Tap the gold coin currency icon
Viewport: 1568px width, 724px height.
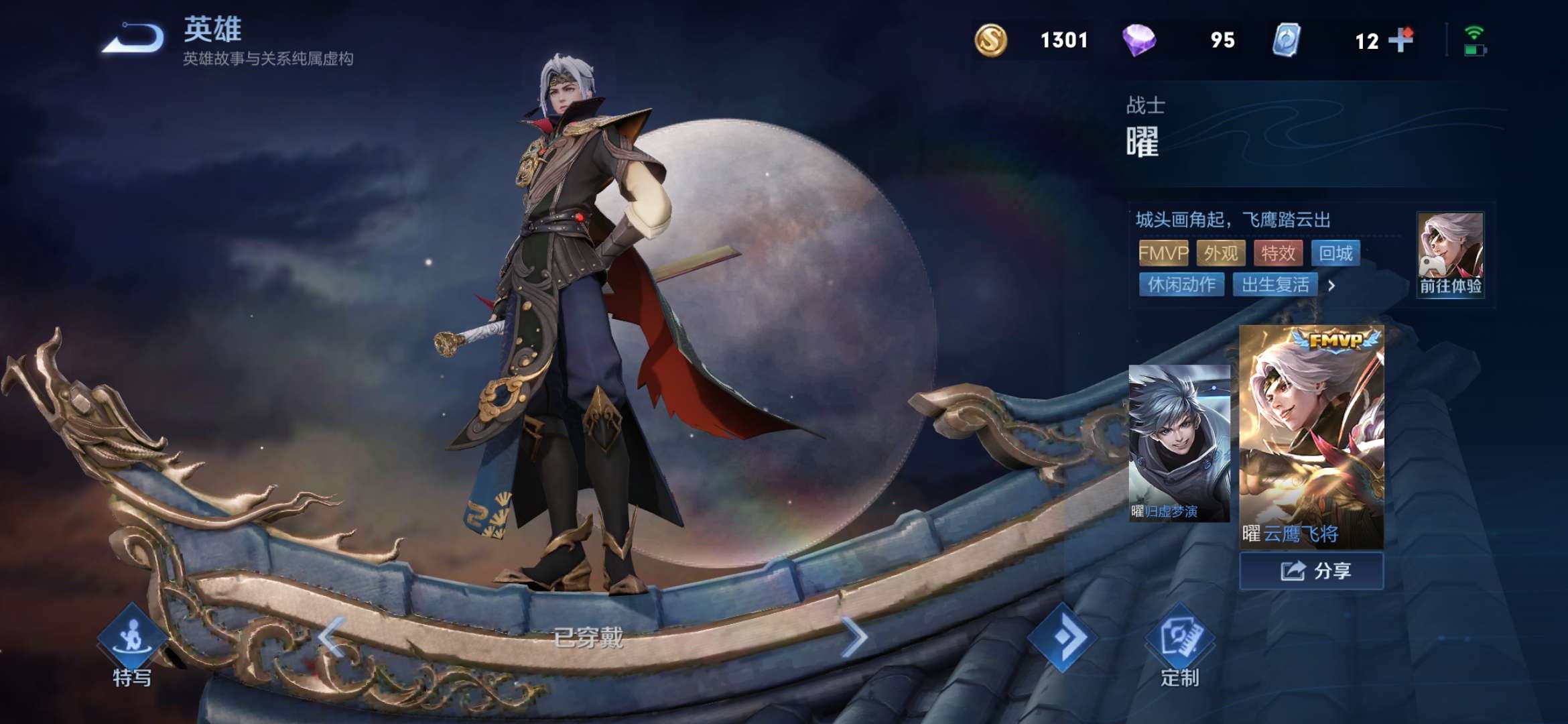coord(990,40)
